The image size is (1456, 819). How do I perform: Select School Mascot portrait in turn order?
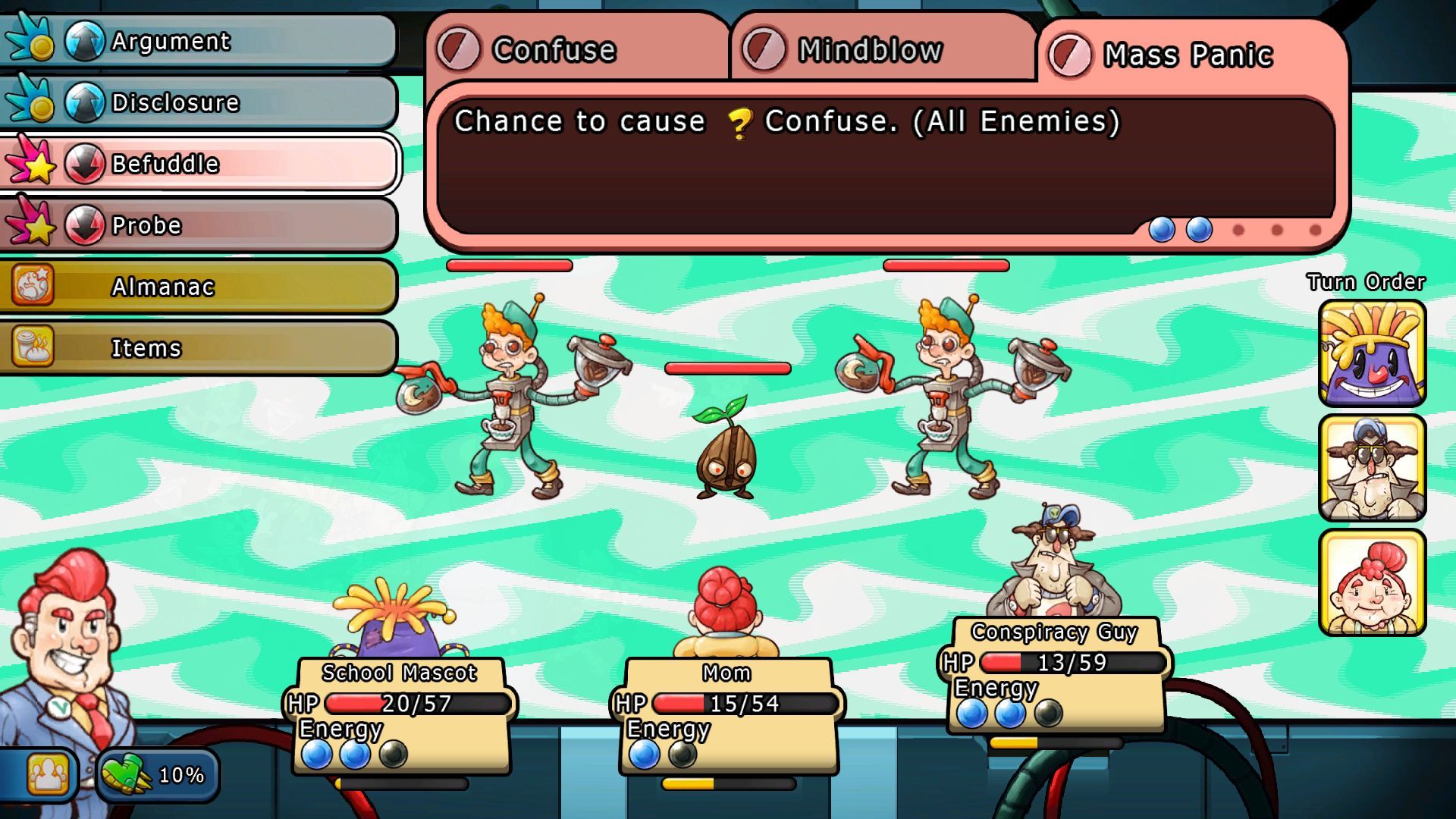tap(1372, 353)
